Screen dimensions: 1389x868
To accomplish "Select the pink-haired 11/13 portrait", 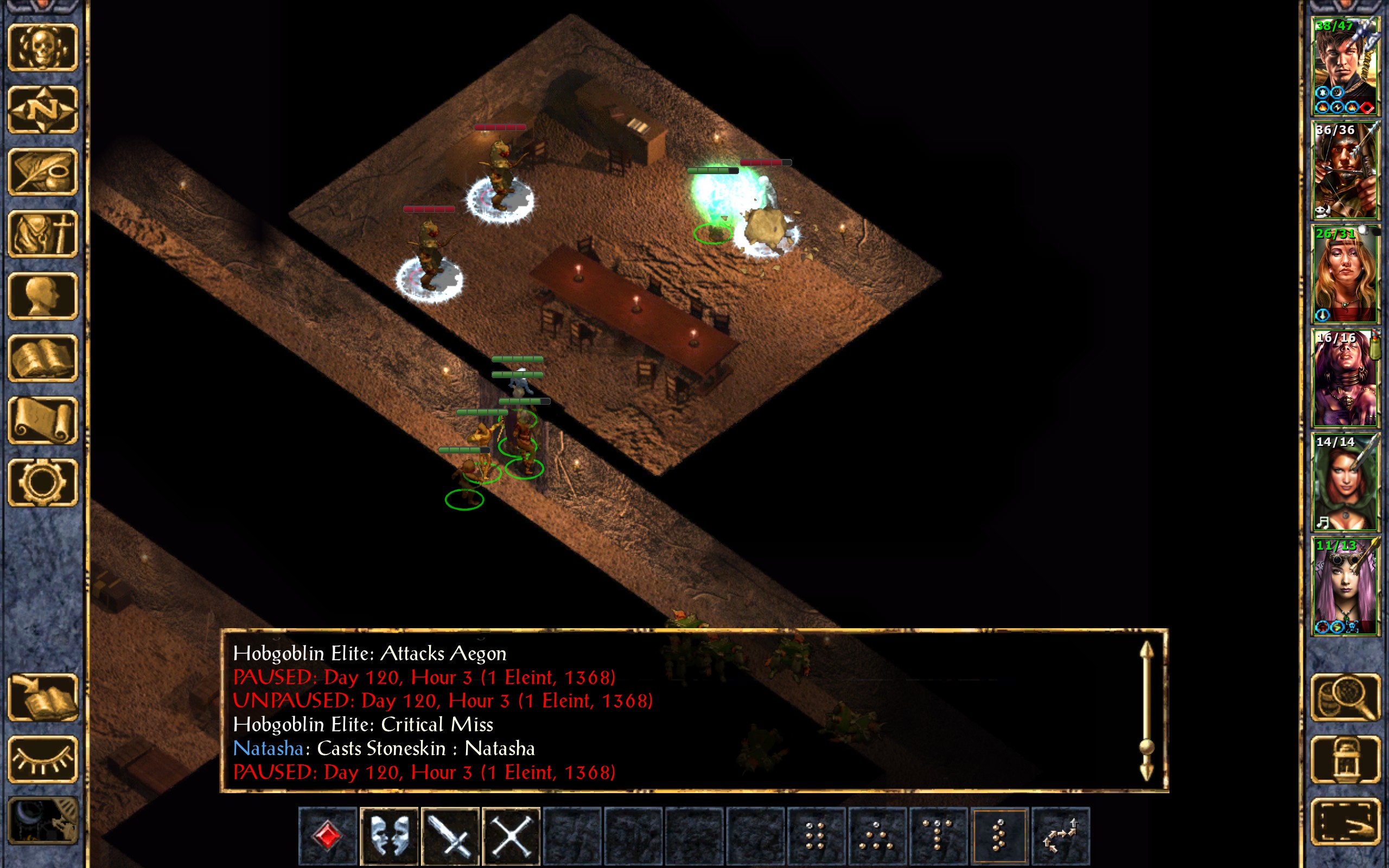I will 1345,586.
